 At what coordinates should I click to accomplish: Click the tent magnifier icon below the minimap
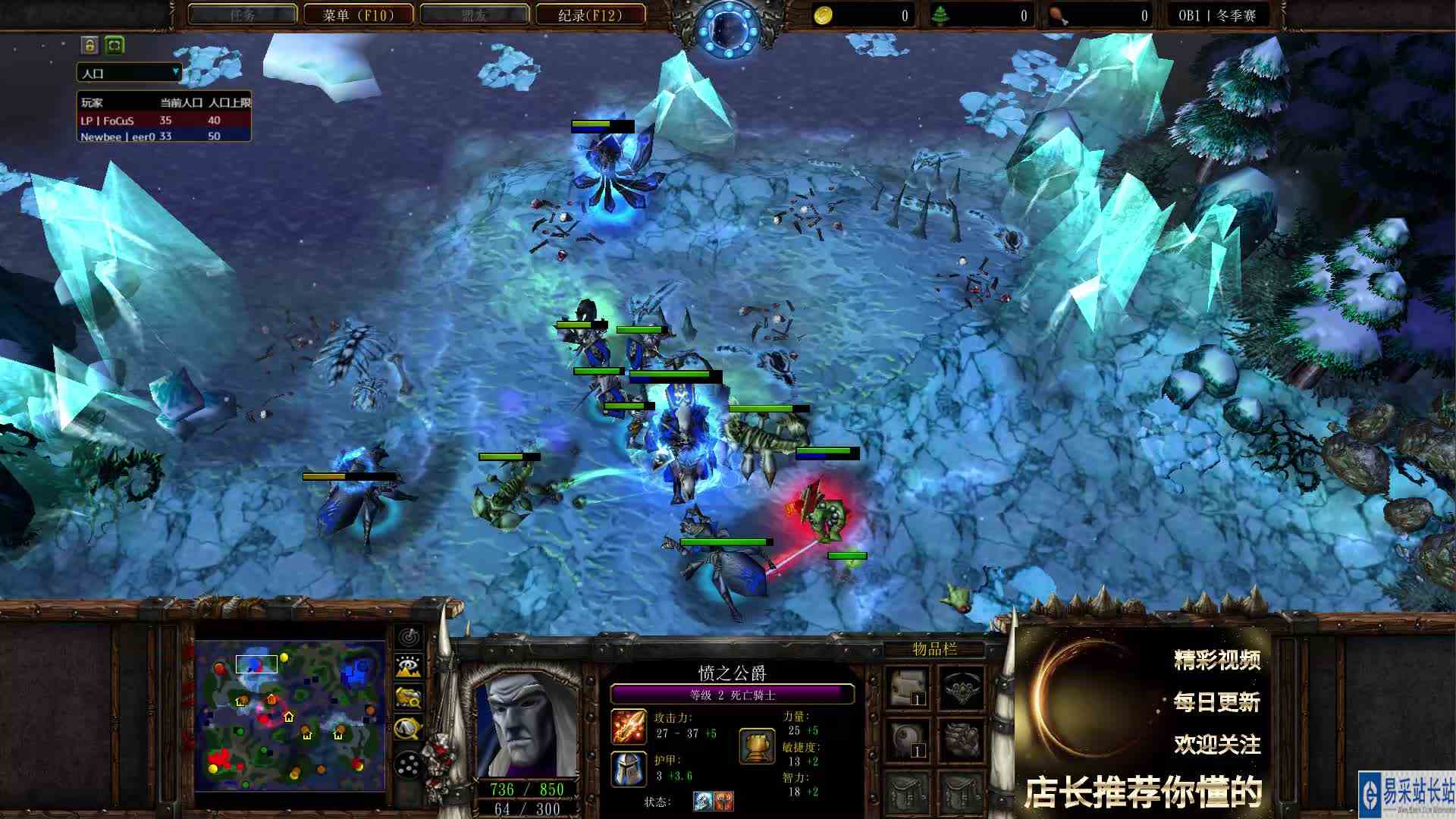click(408, 729)
